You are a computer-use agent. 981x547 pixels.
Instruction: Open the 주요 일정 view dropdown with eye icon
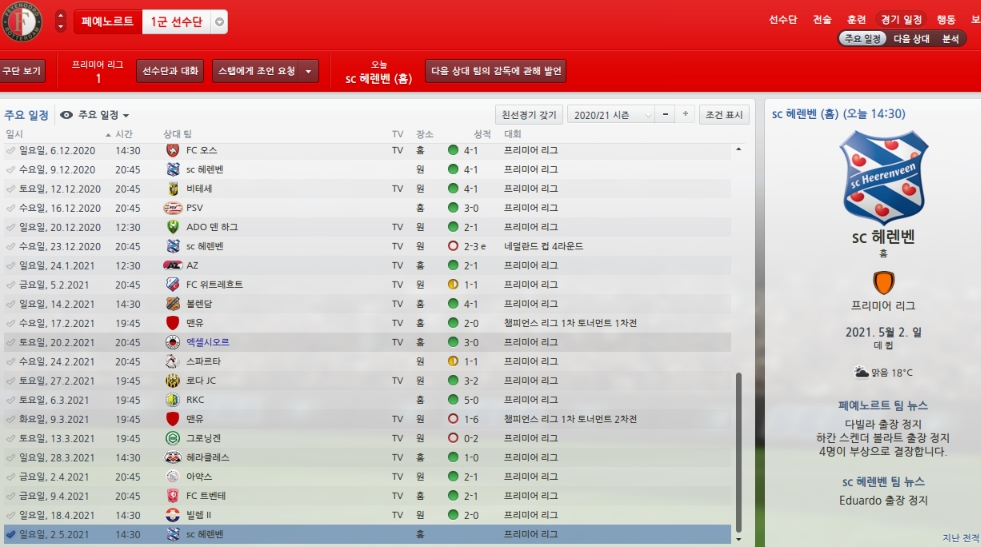95,115
